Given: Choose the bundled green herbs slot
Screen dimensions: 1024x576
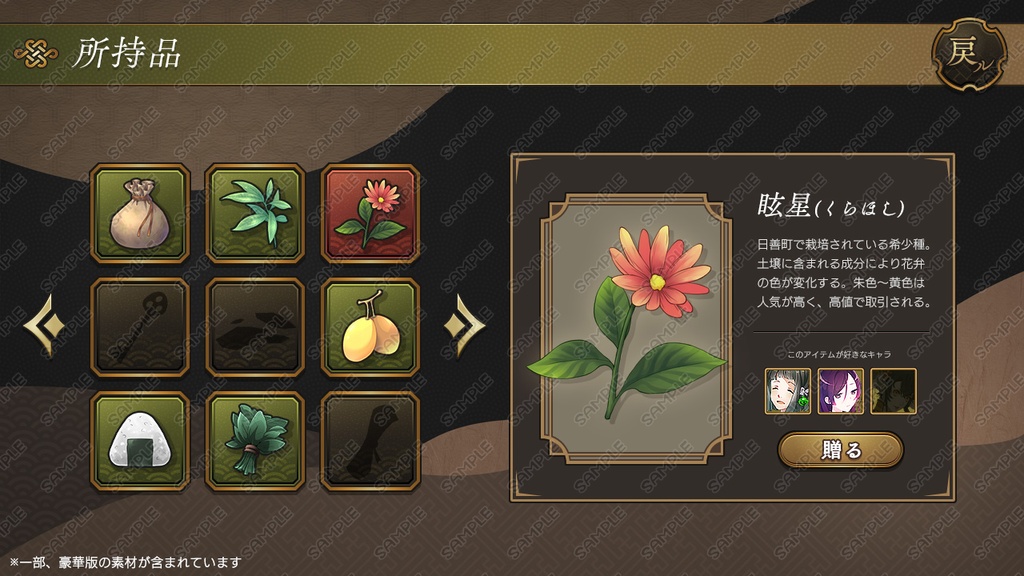Looking at the screenshot, I should [255, 441].
